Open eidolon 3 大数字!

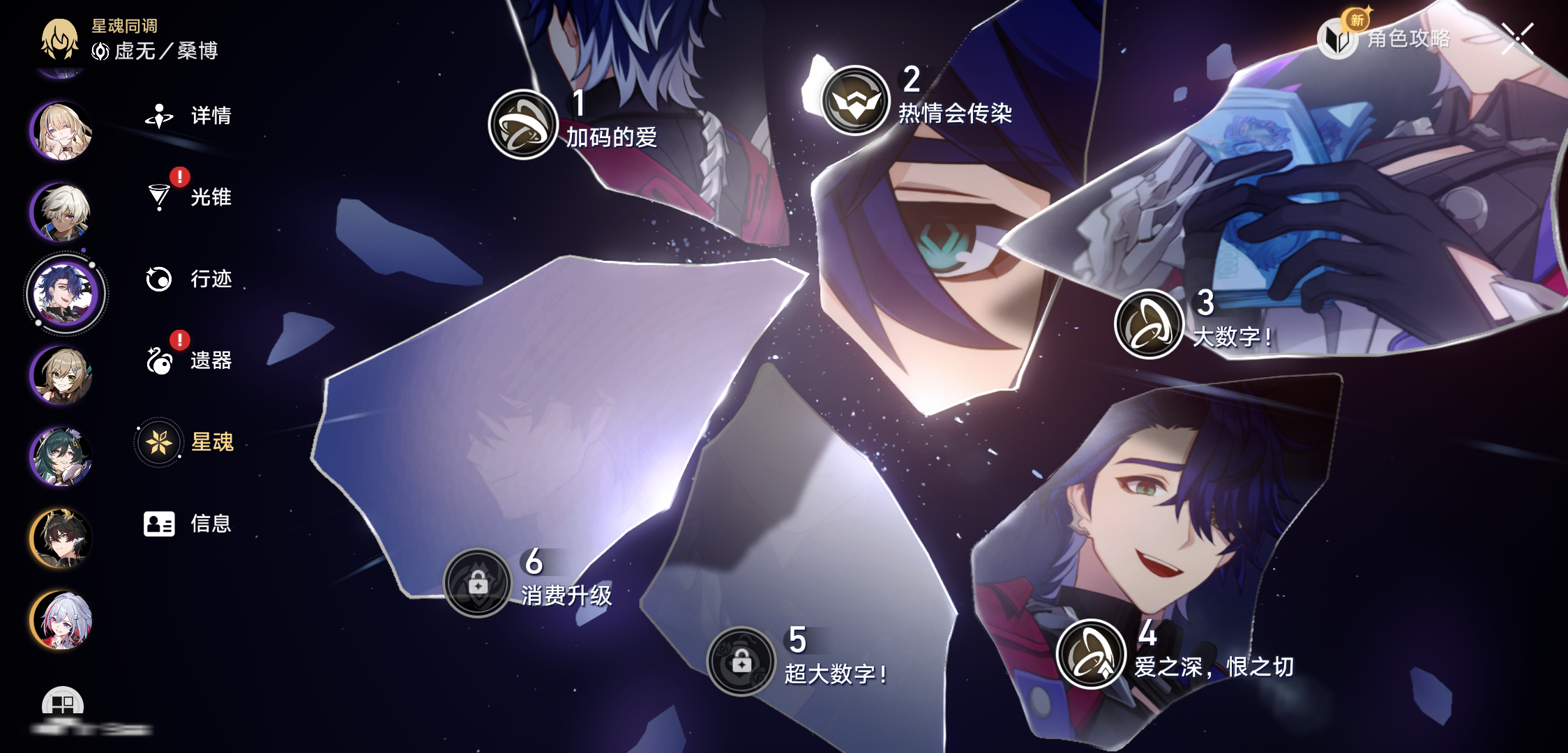tap(1149, 324)
